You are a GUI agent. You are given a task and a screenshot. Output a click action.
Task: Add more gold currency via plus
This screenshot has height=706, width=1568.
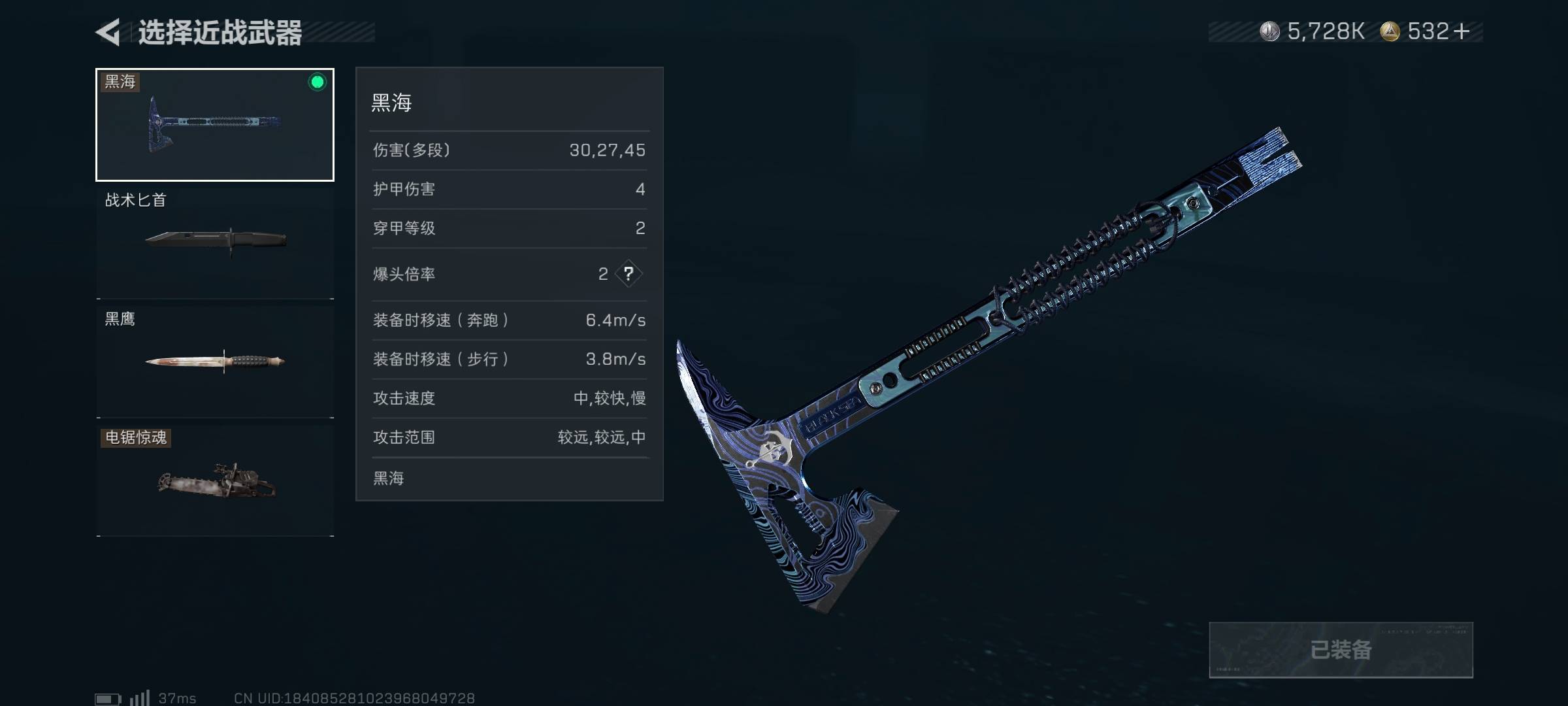click(1462, 31)
